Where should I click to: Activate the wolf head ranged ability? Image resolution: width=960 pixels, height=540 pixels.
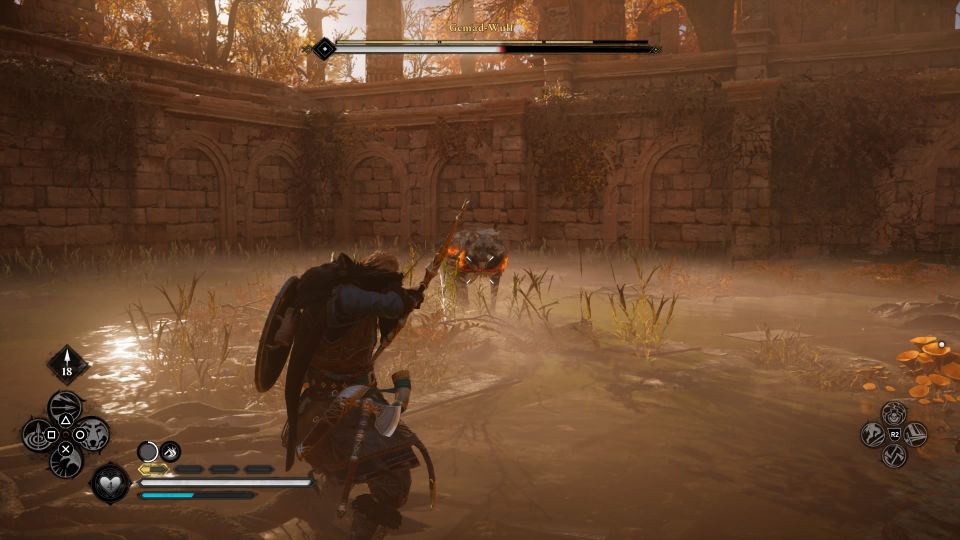[x=93, y=434]
